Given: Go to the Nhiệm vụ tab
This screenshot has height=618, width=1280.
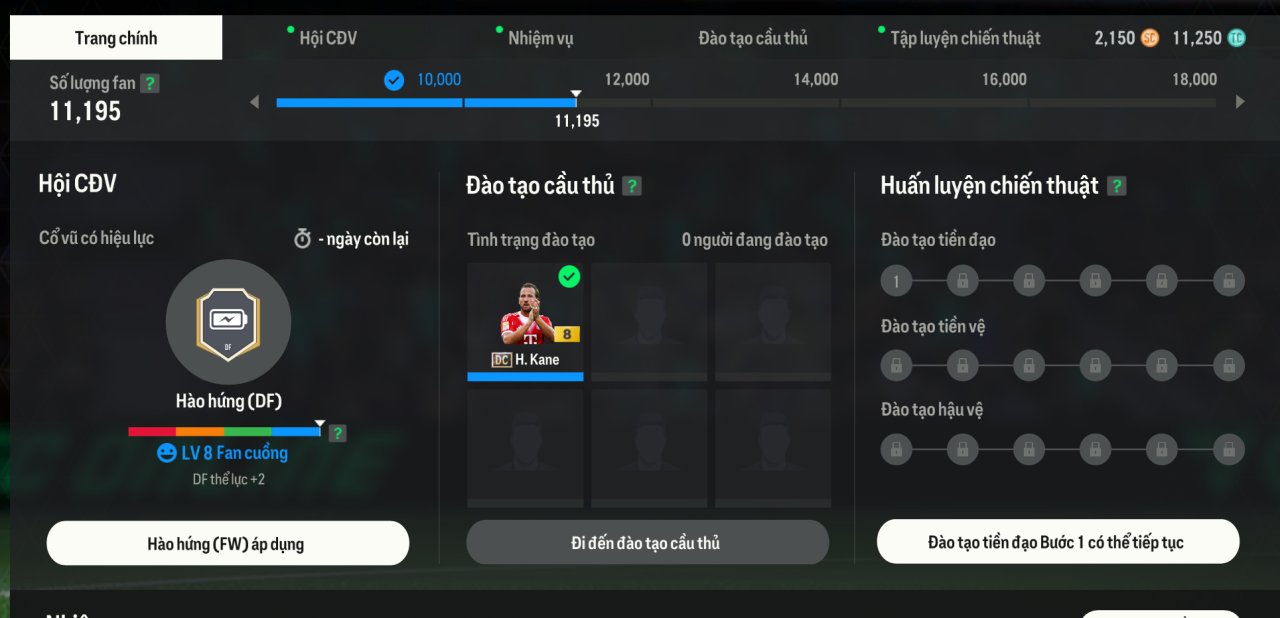Looking at the screenshot, I should click(540, 38).
